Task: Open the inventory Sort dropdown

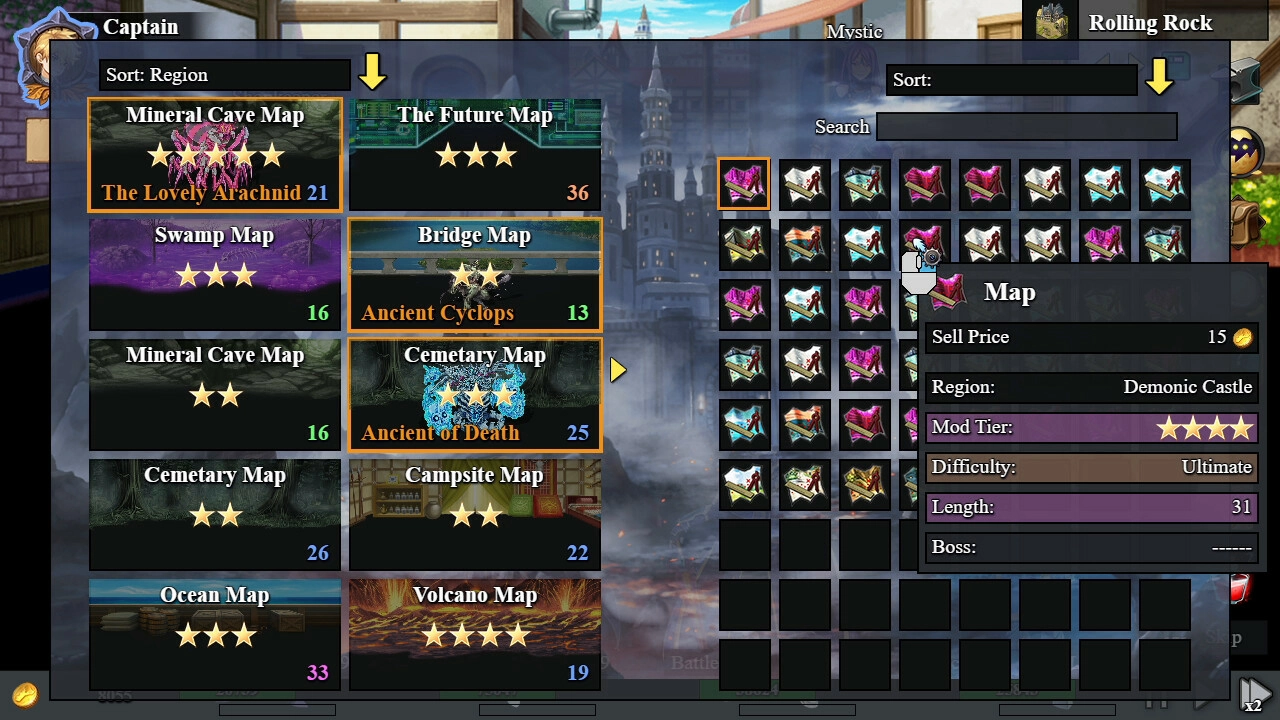Action: [1012, 80]
